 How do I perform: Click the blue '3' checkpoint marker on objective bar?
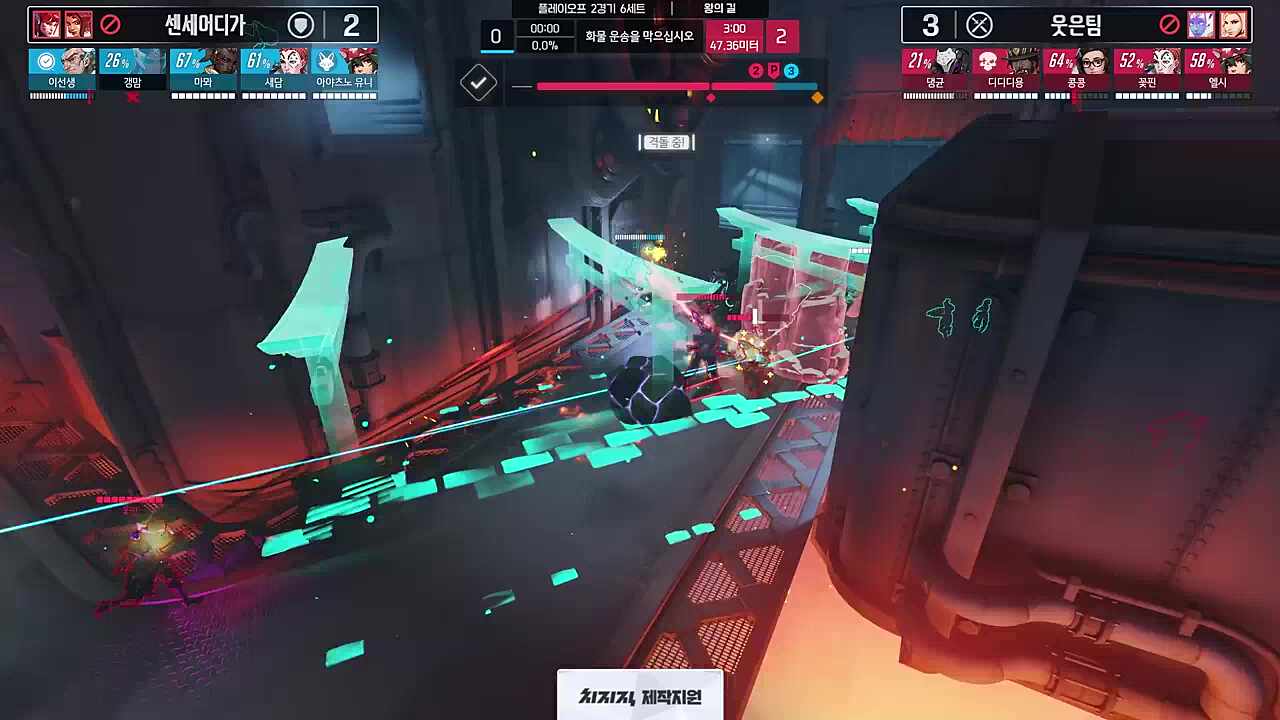coord(789,70)
